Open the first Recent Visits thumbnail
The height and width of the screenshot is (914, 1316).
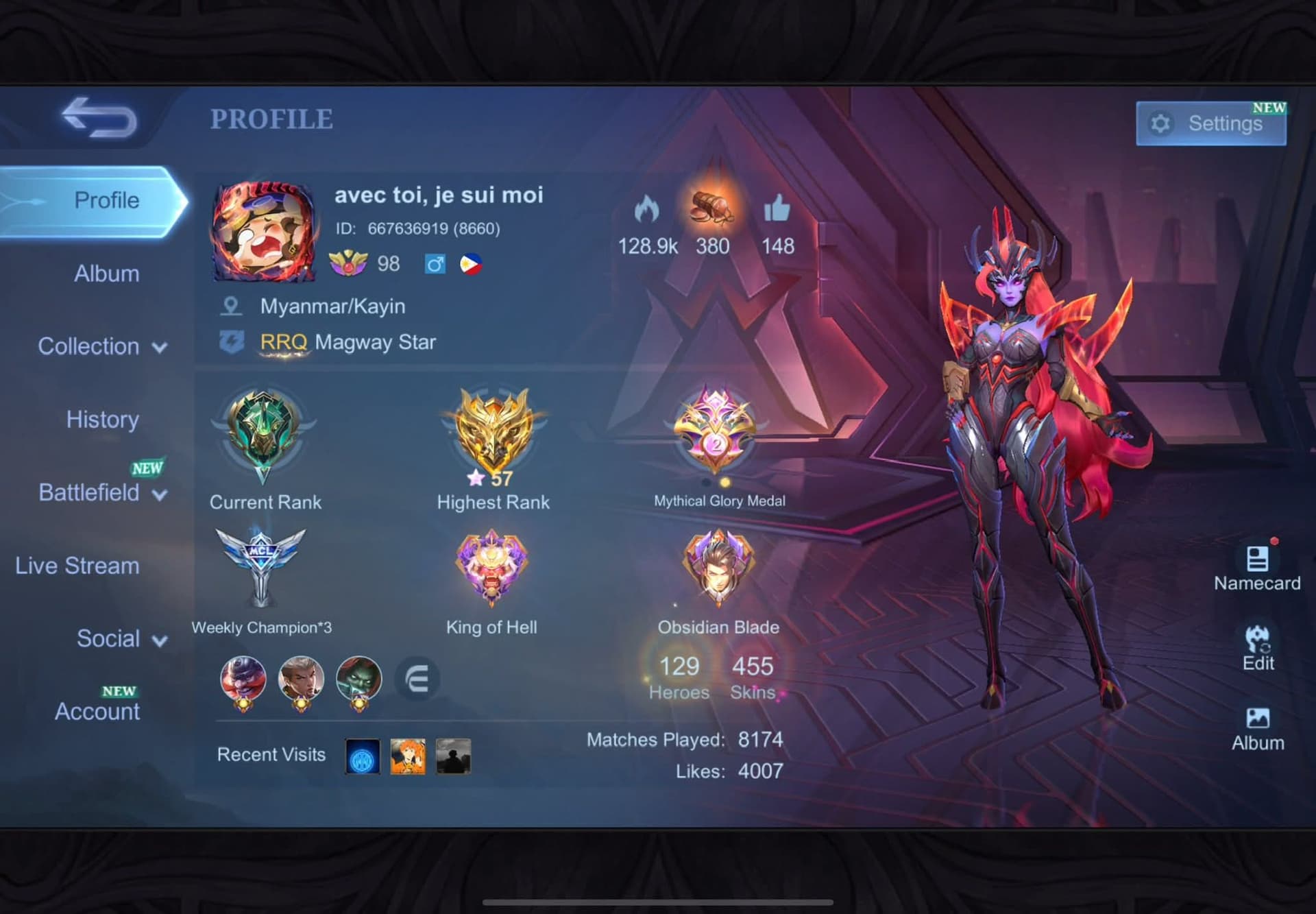coord(362,756)
